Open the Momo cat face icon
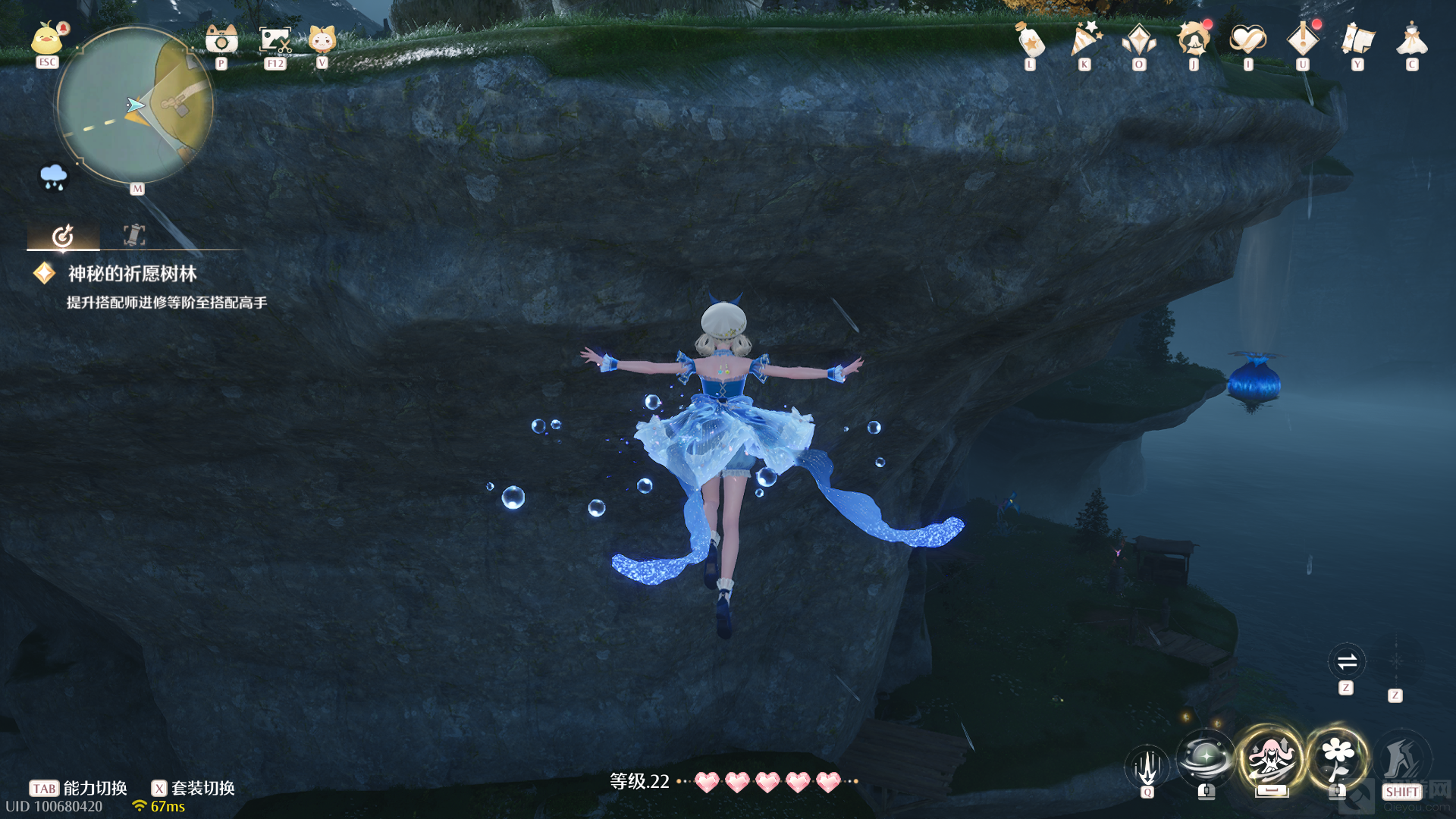Image resolution: width=1456 pixels, height=819 pixels. 322,39
